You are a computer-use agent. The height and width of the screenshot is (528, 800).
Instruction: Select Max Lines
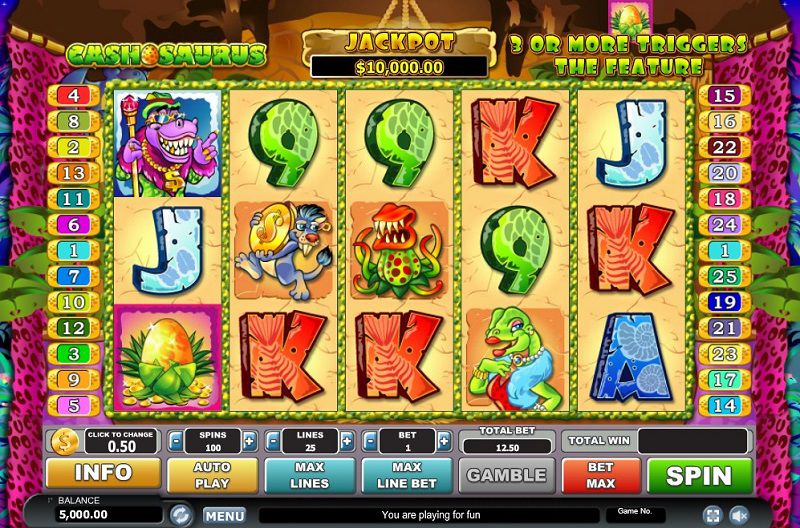309,475
